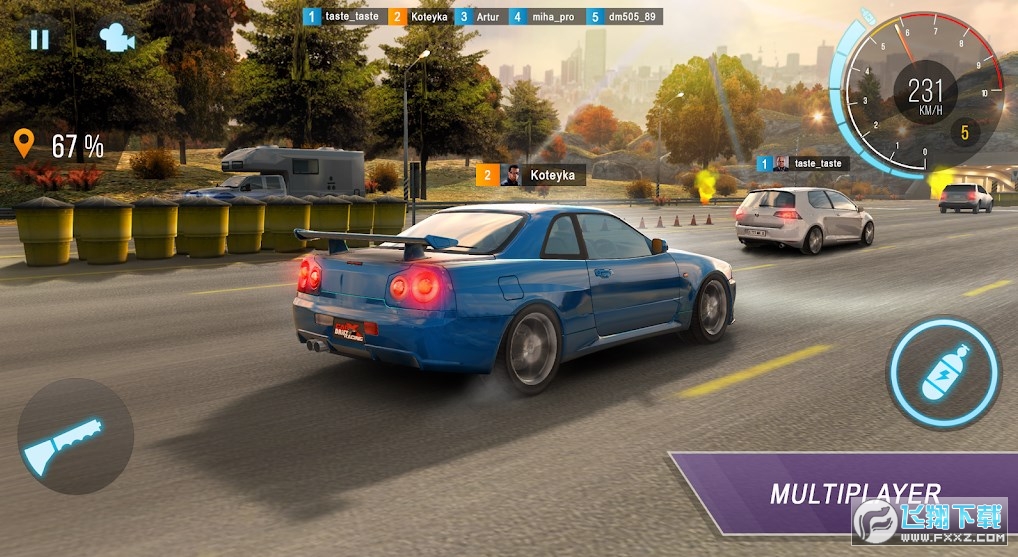Select Koteyka in the standings bar
Screen dimensions: 1018x557
click(x=421, y=17)
